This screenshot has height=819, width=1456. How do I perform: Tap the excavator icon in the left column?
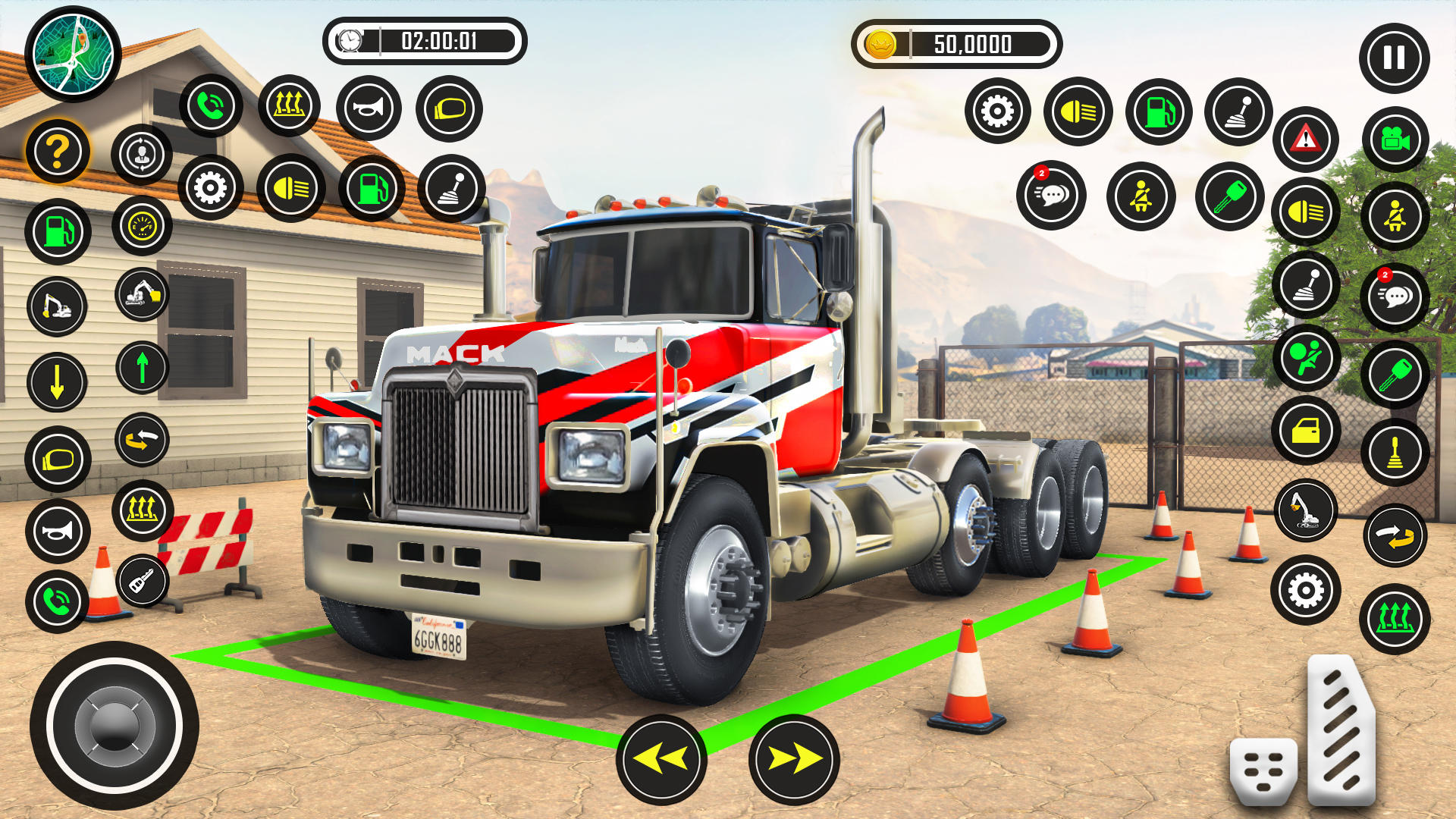pyautogui.click(x=57, y=303)
